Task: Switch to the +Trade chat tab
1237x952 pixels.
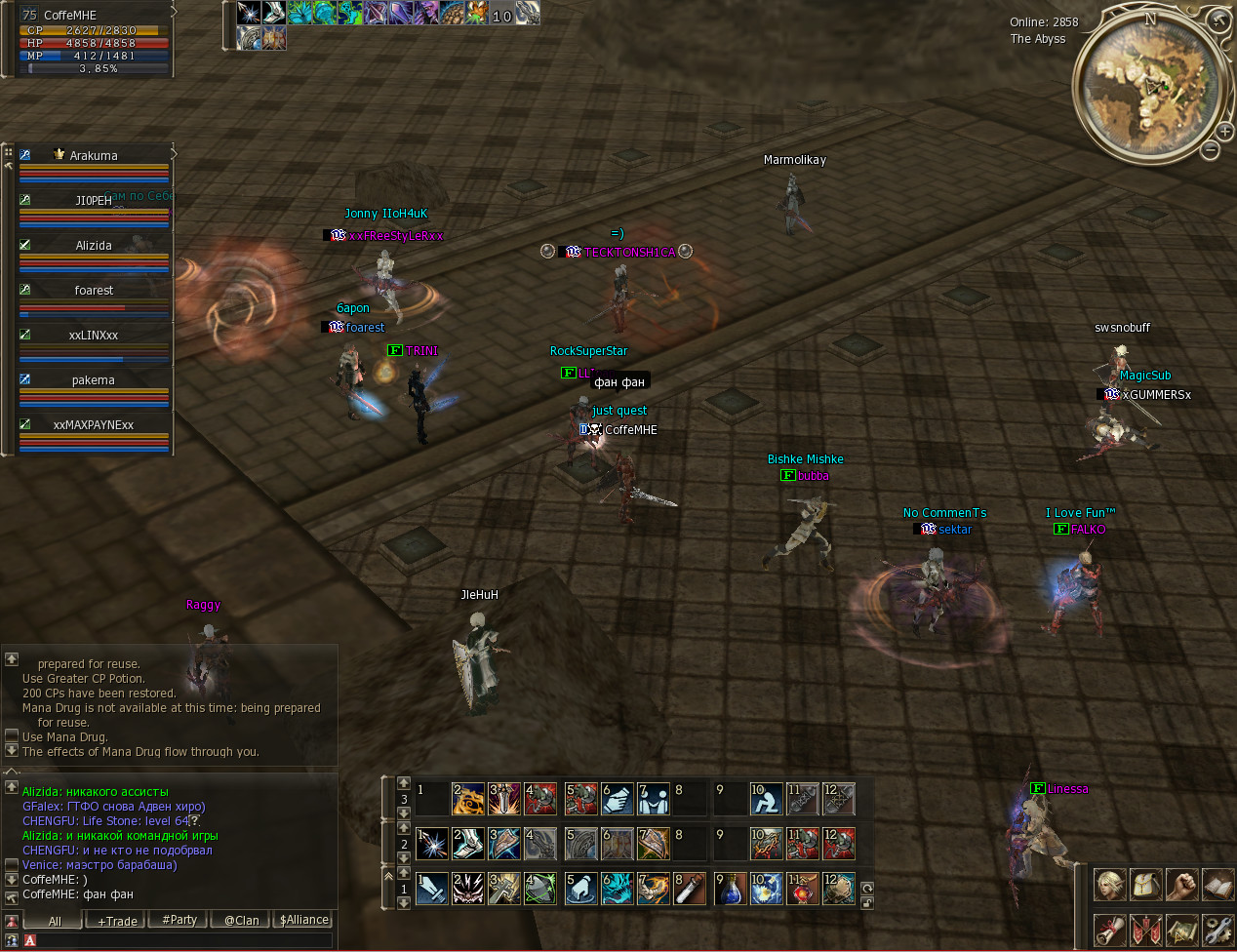Action: pos(117,921)
